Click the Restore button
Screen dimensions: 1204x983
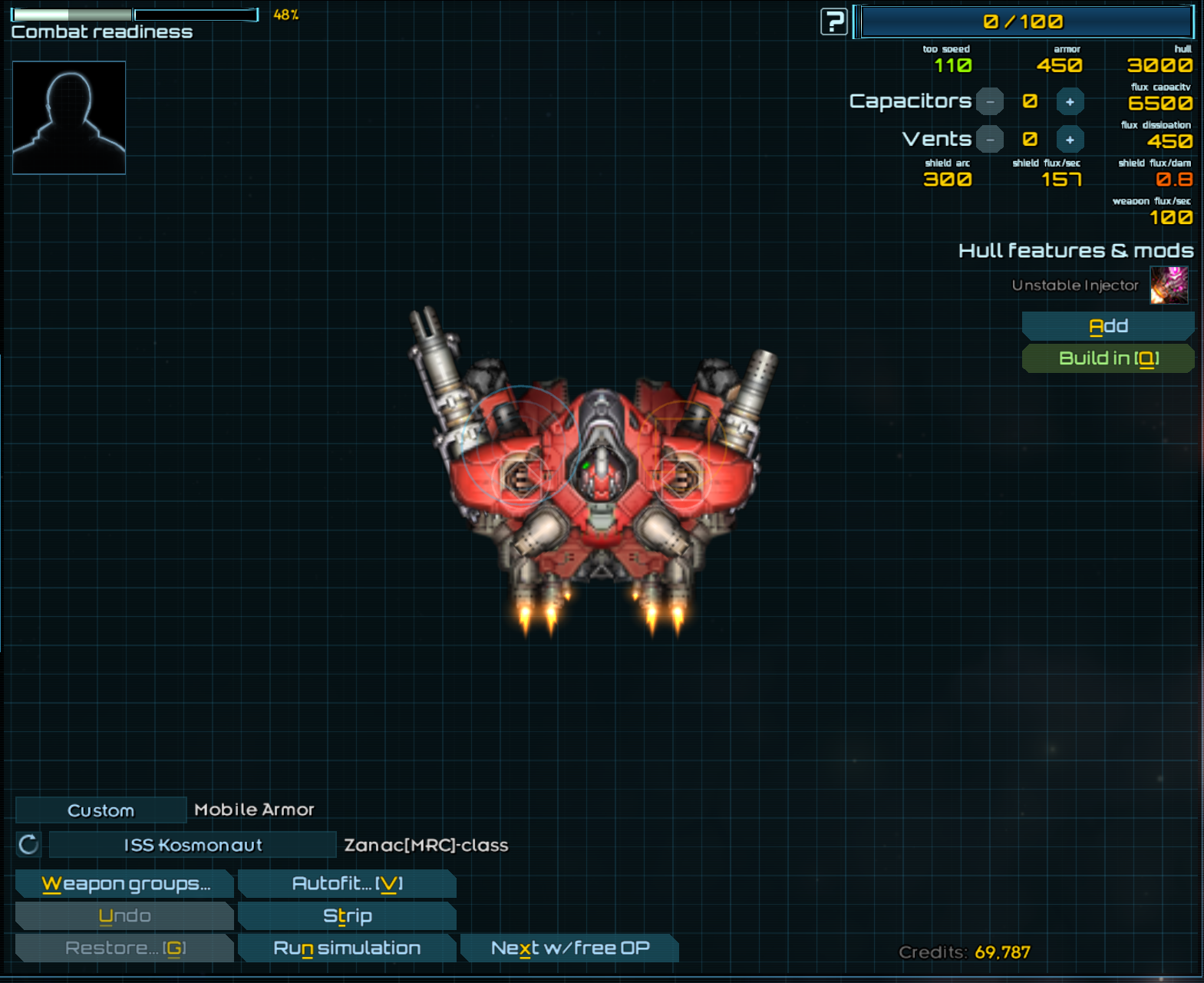[125, 948]
